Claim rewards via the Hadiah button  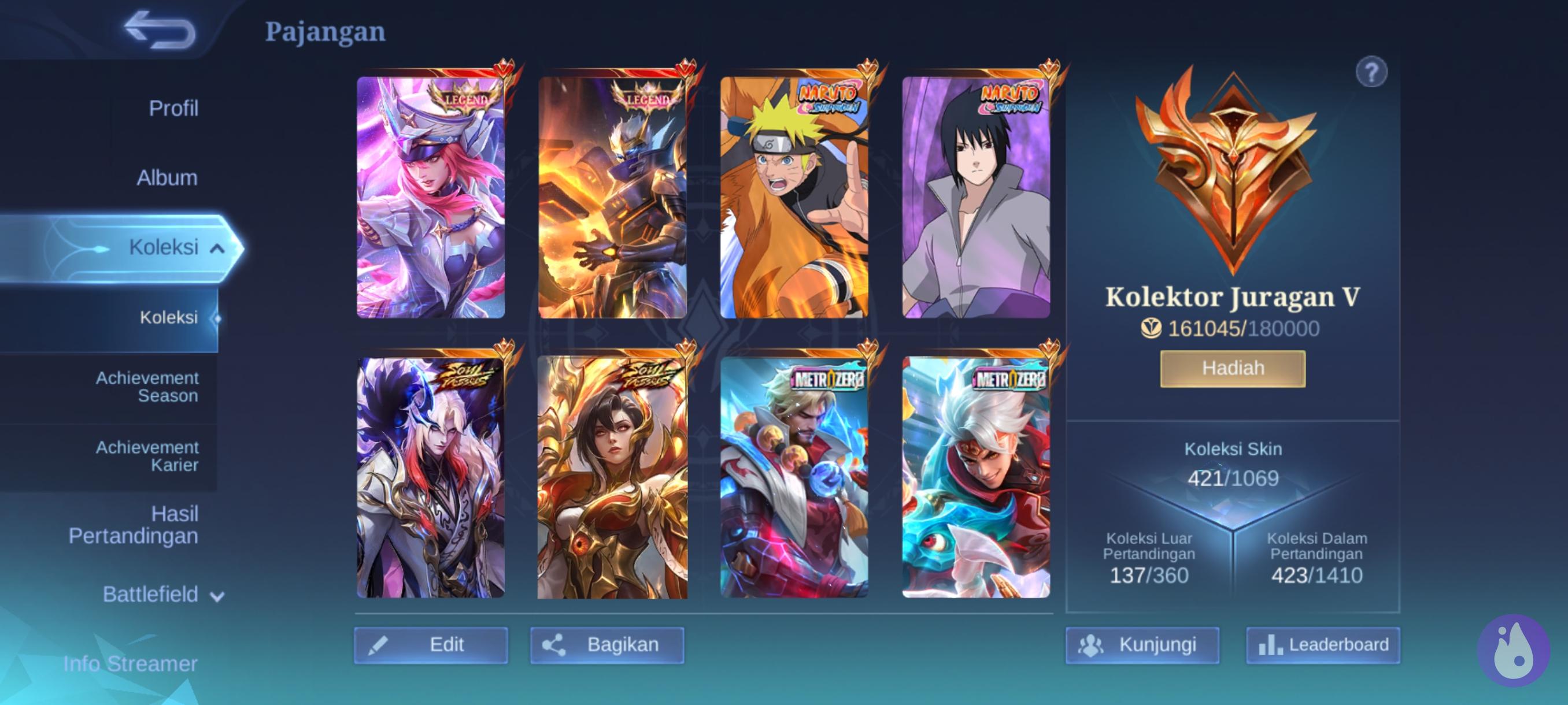click(1232, 369)
